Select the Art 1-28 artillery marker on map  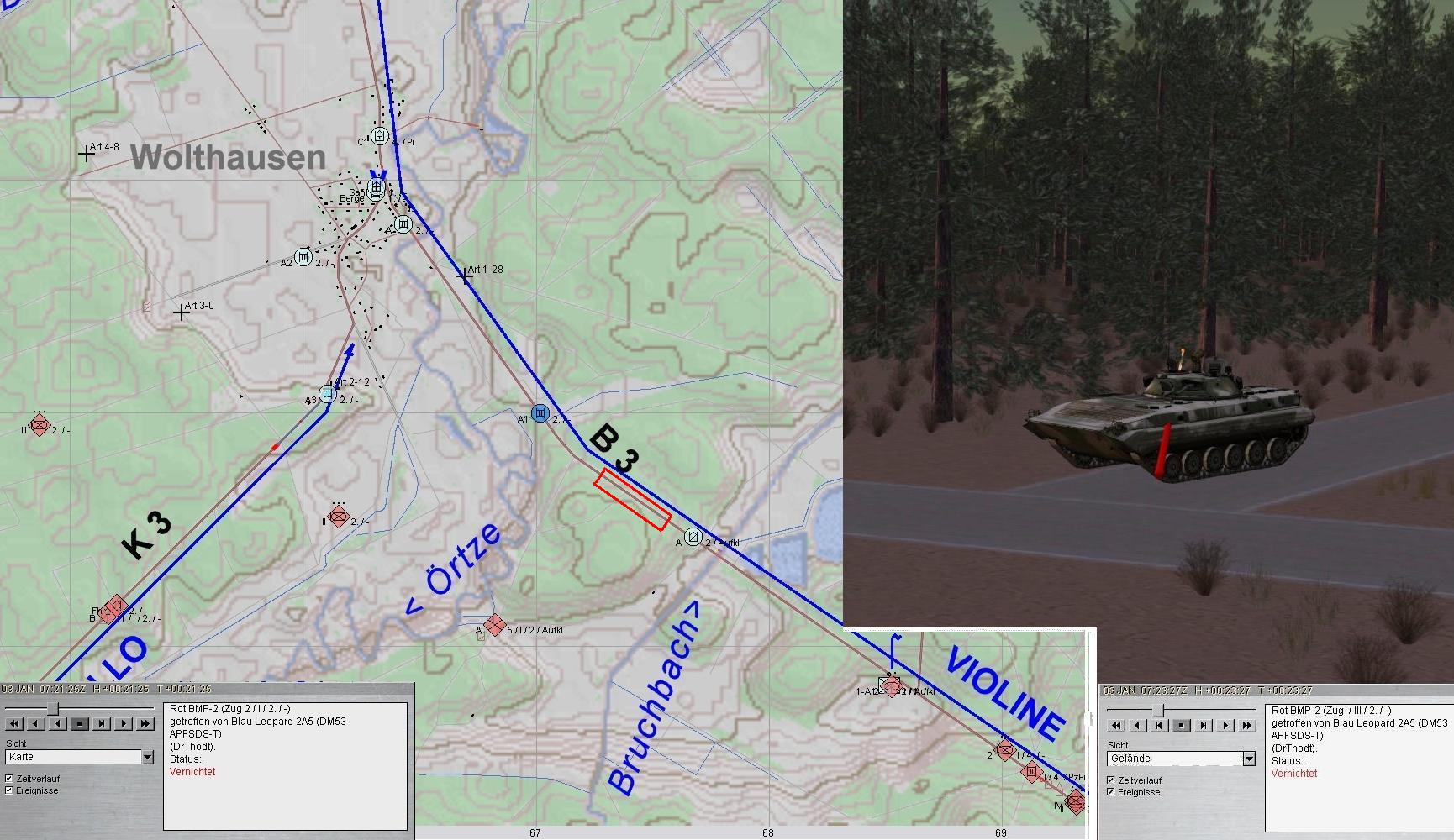point(465,275)
